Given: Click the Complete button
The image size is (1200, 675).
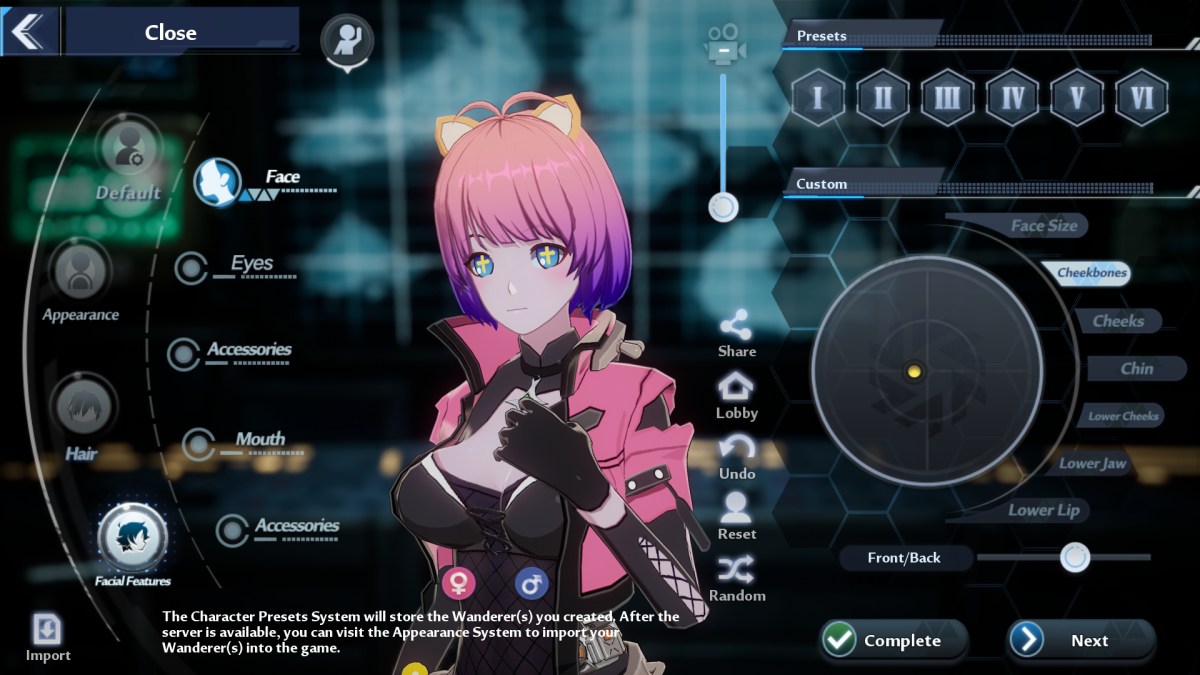Looking at the screenshot, I should pyautogui.click(x=893, y=641).
